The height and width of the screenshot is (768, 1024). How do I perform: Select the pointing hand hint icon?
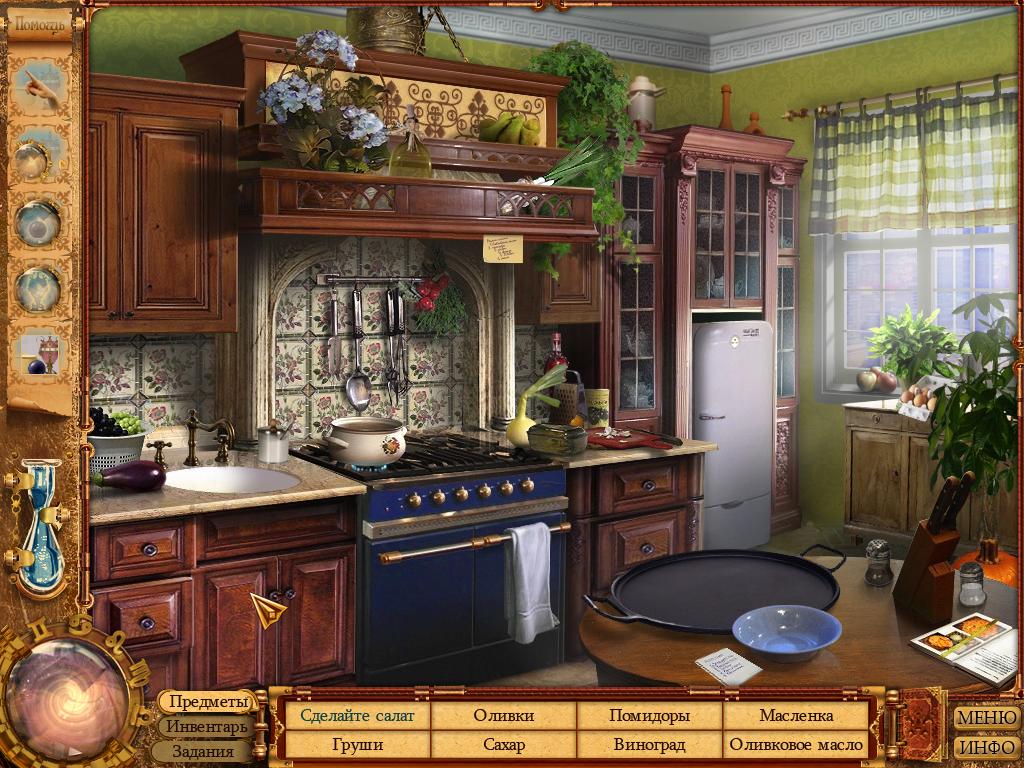point(40,86)
